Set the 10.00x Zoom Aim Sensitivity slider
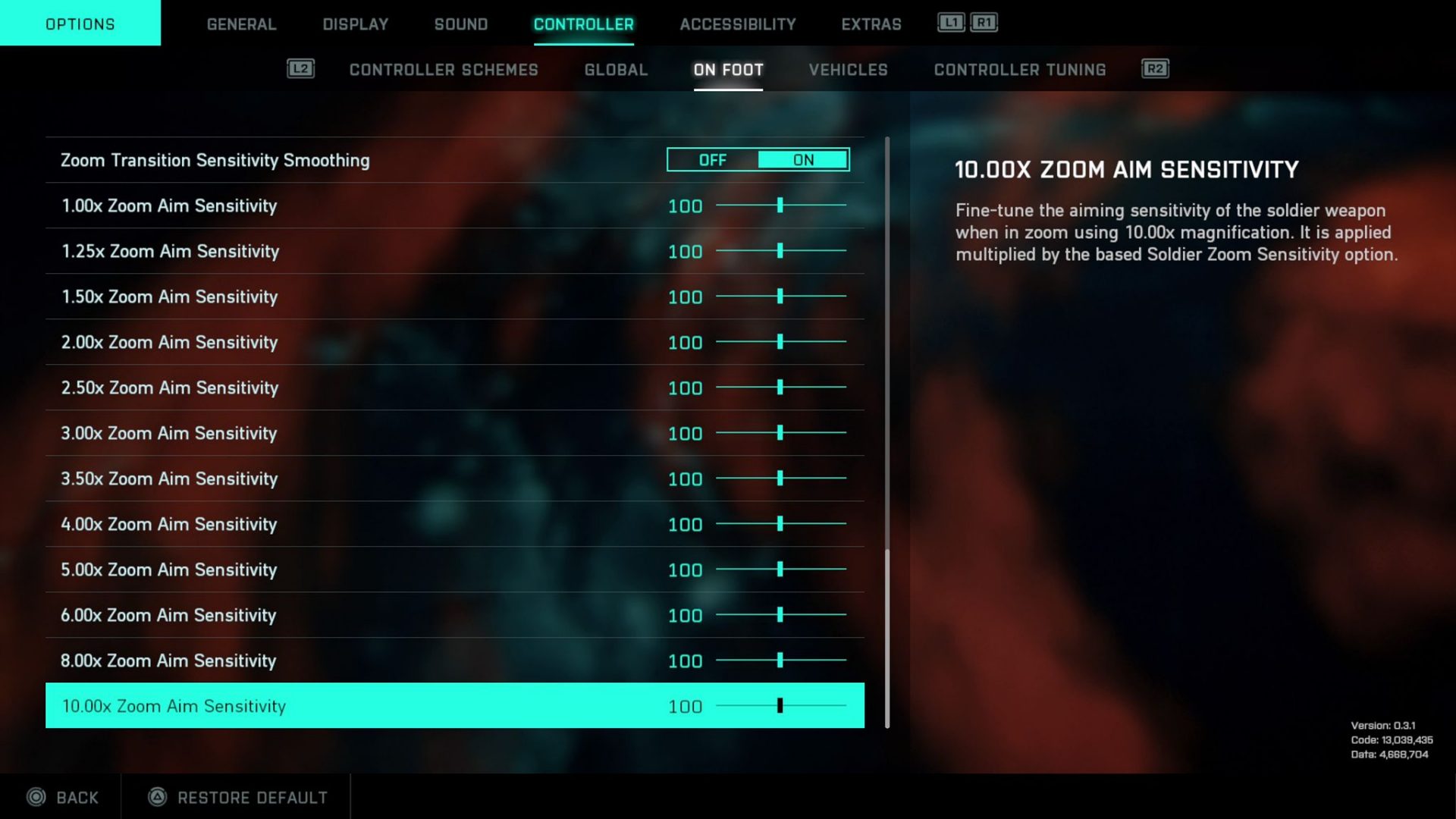The width and height of the screenshot is (1456, 819). point(780,706)
